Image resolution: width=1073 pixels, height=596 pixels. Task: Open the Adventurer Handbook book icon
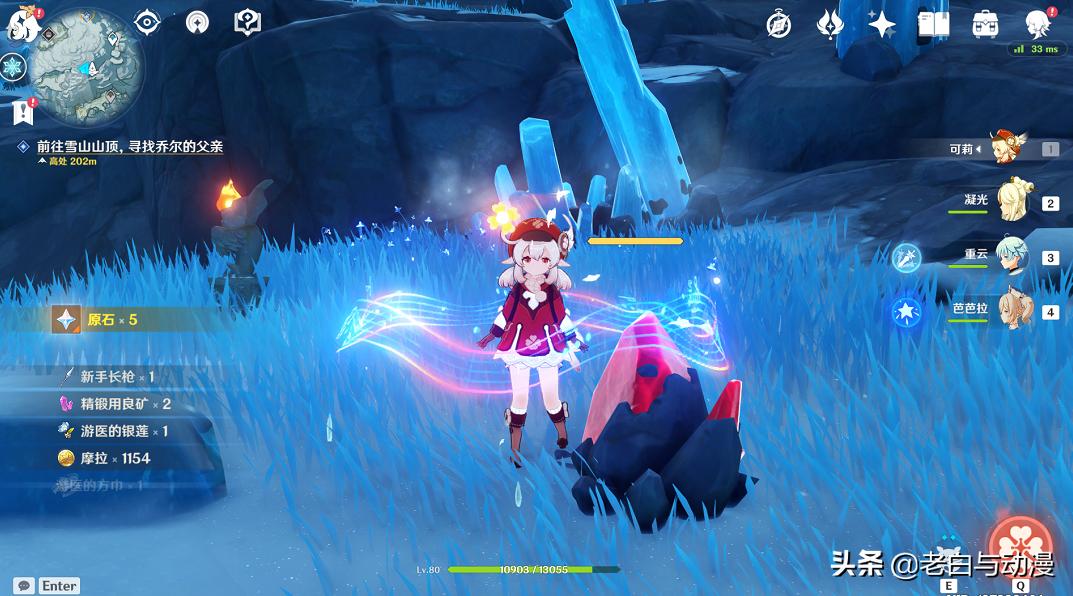click(933, 24)
